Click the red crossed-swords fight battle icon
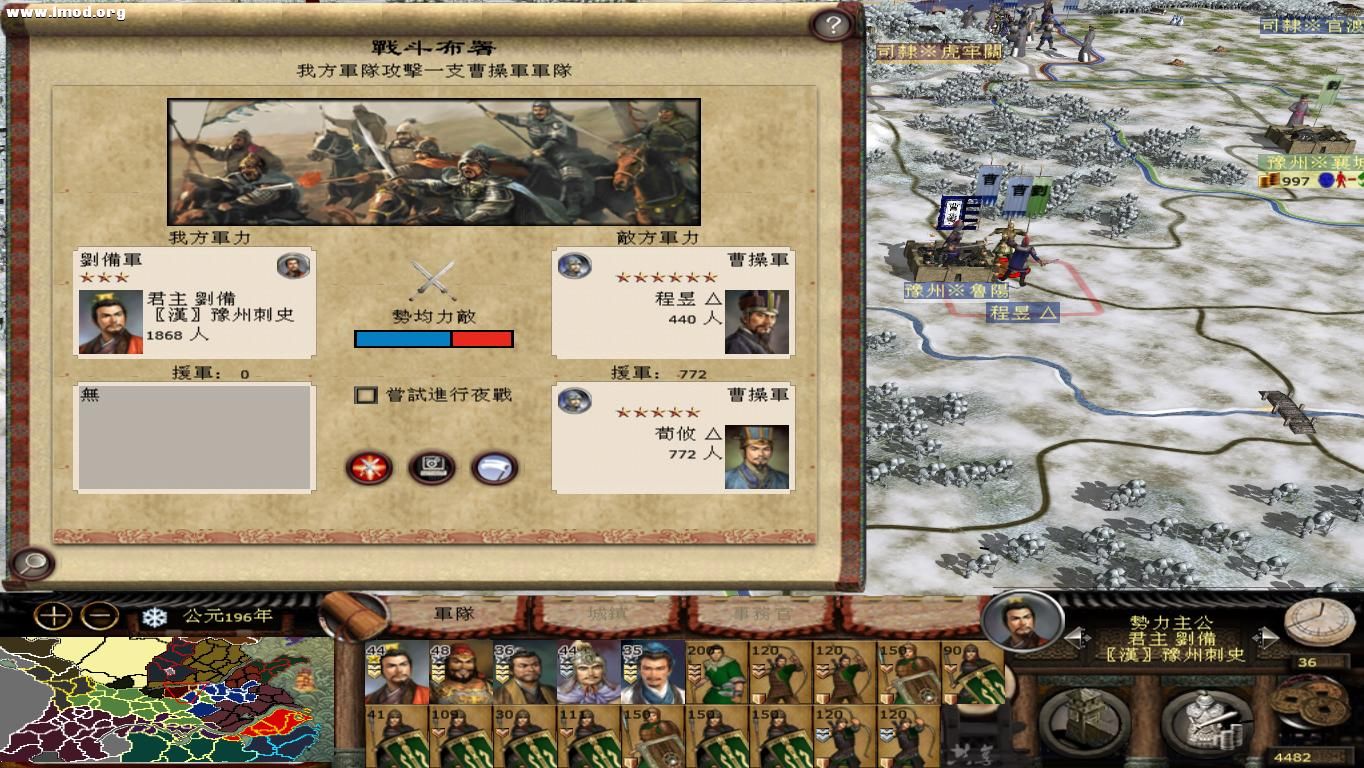The width and height of the screenshot is (1364, 768). click(370, 468)
